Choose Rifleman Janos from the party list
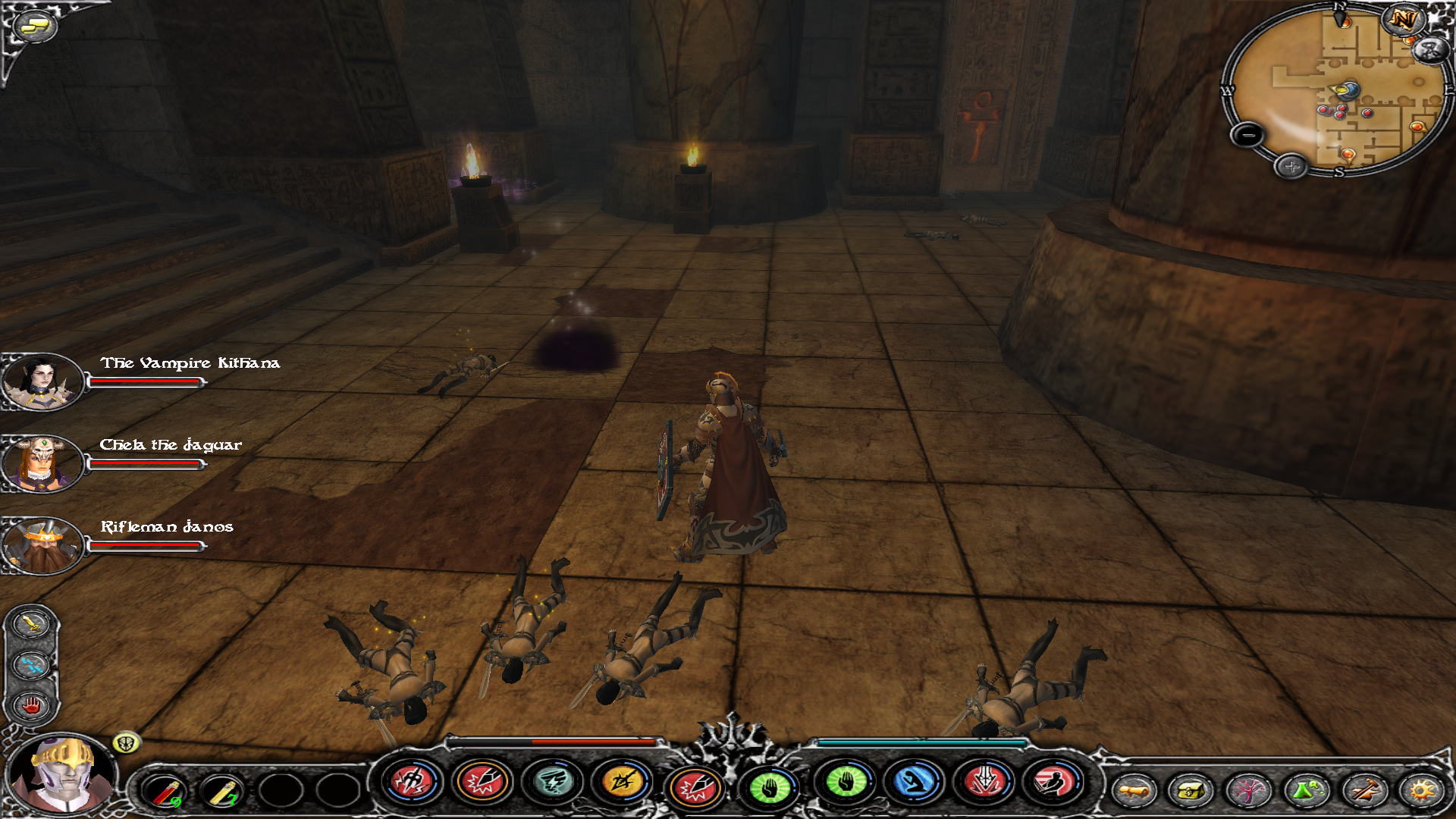 41,545
